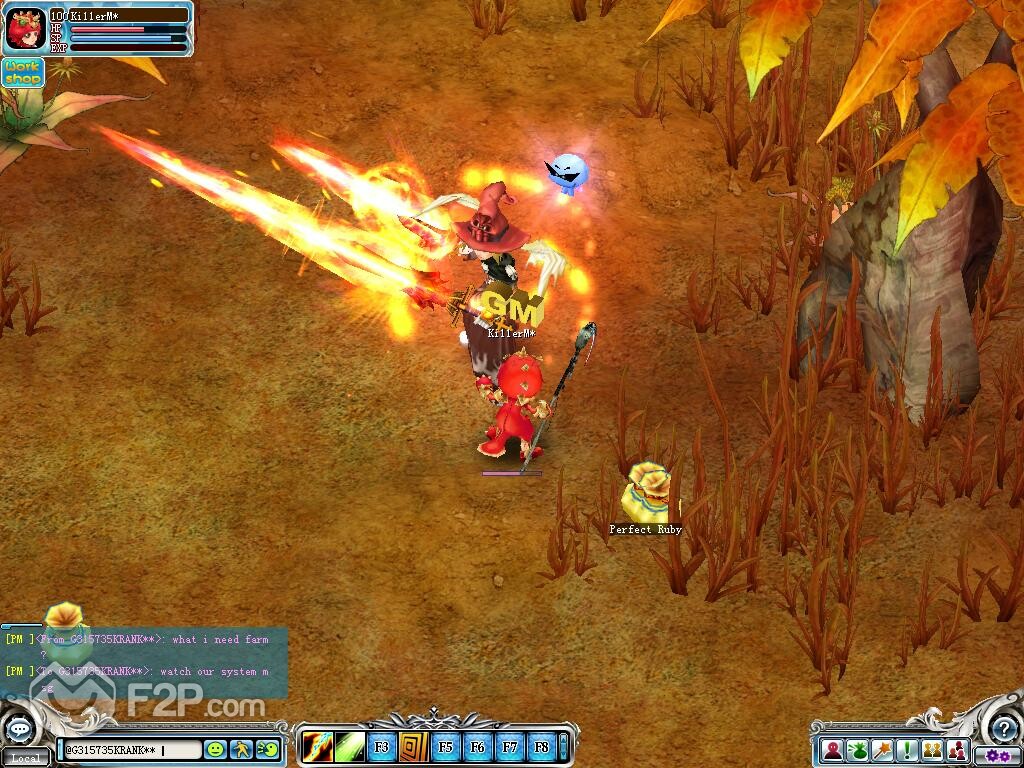
Task: Use the orange spiral hotbar slot
Action: pyautogui.click(x=414, y=746)
